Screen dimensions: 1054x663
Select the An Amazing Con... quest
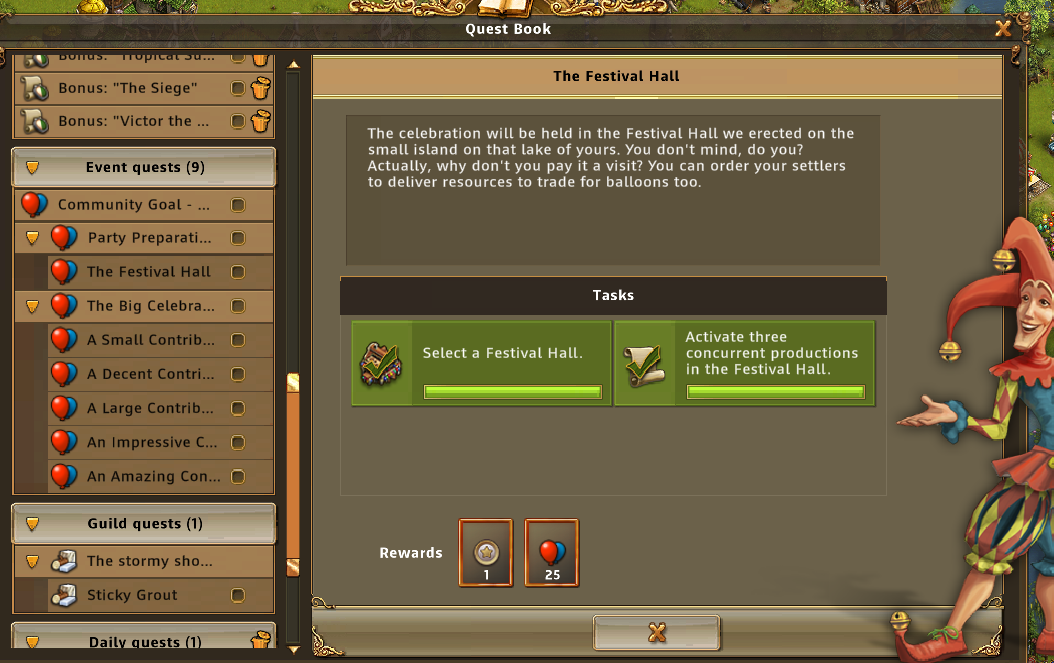150,477
